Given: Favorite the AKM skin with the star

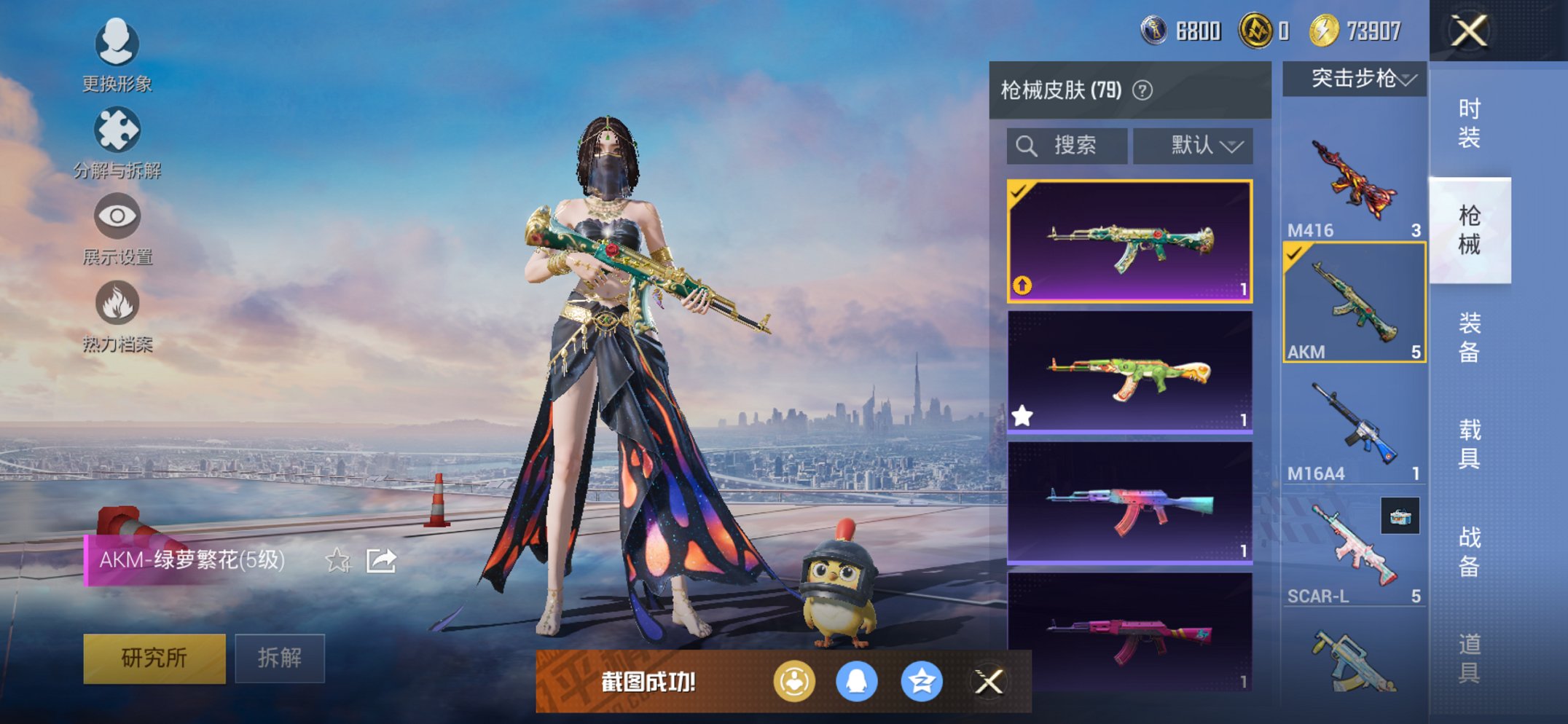Looking at the screenshot, I should point(337,560).
